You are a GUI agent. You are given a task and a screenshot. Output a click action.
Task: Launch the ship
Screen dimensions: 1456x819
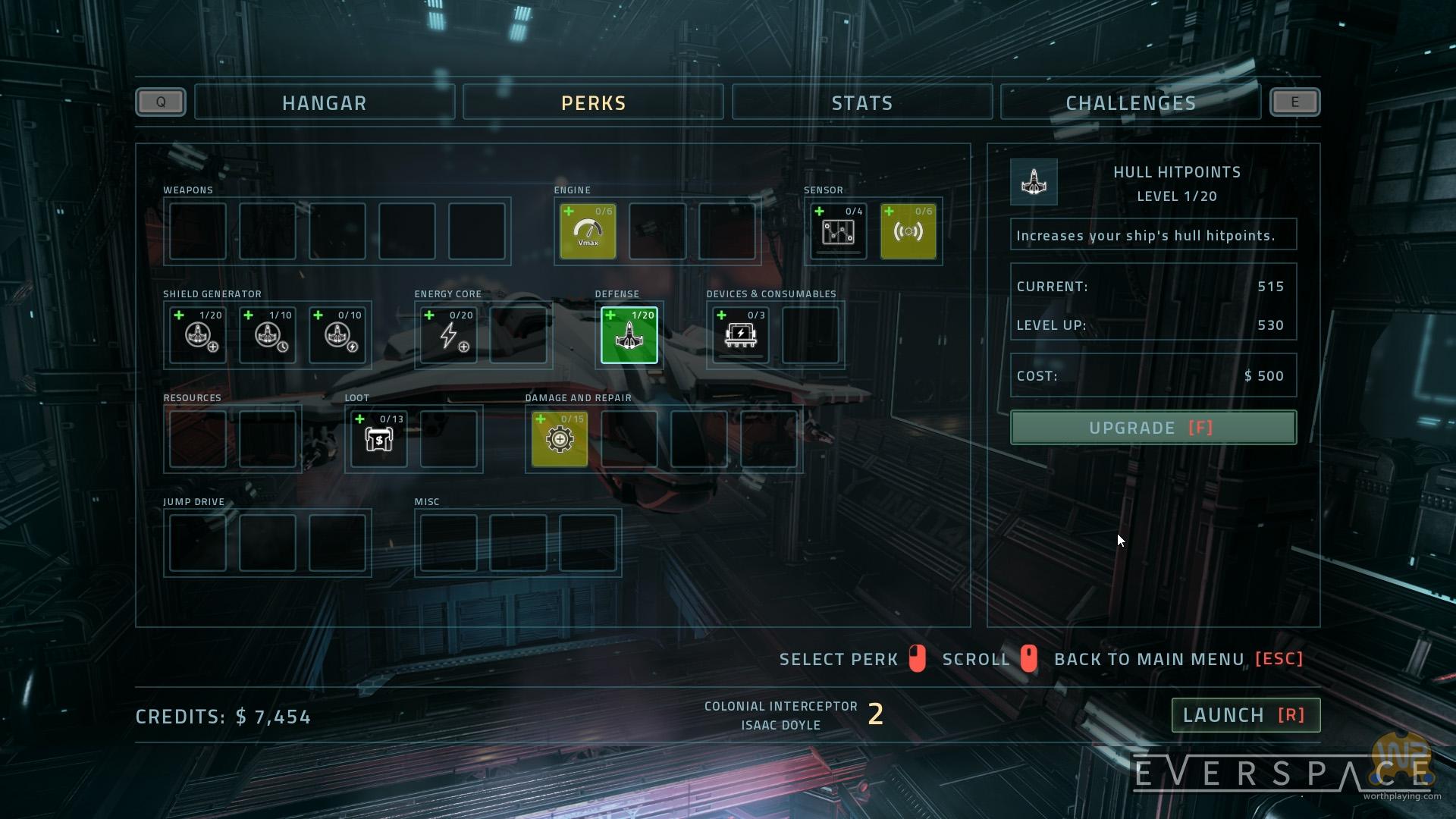pyautogui.click(x=1245, y=715)
